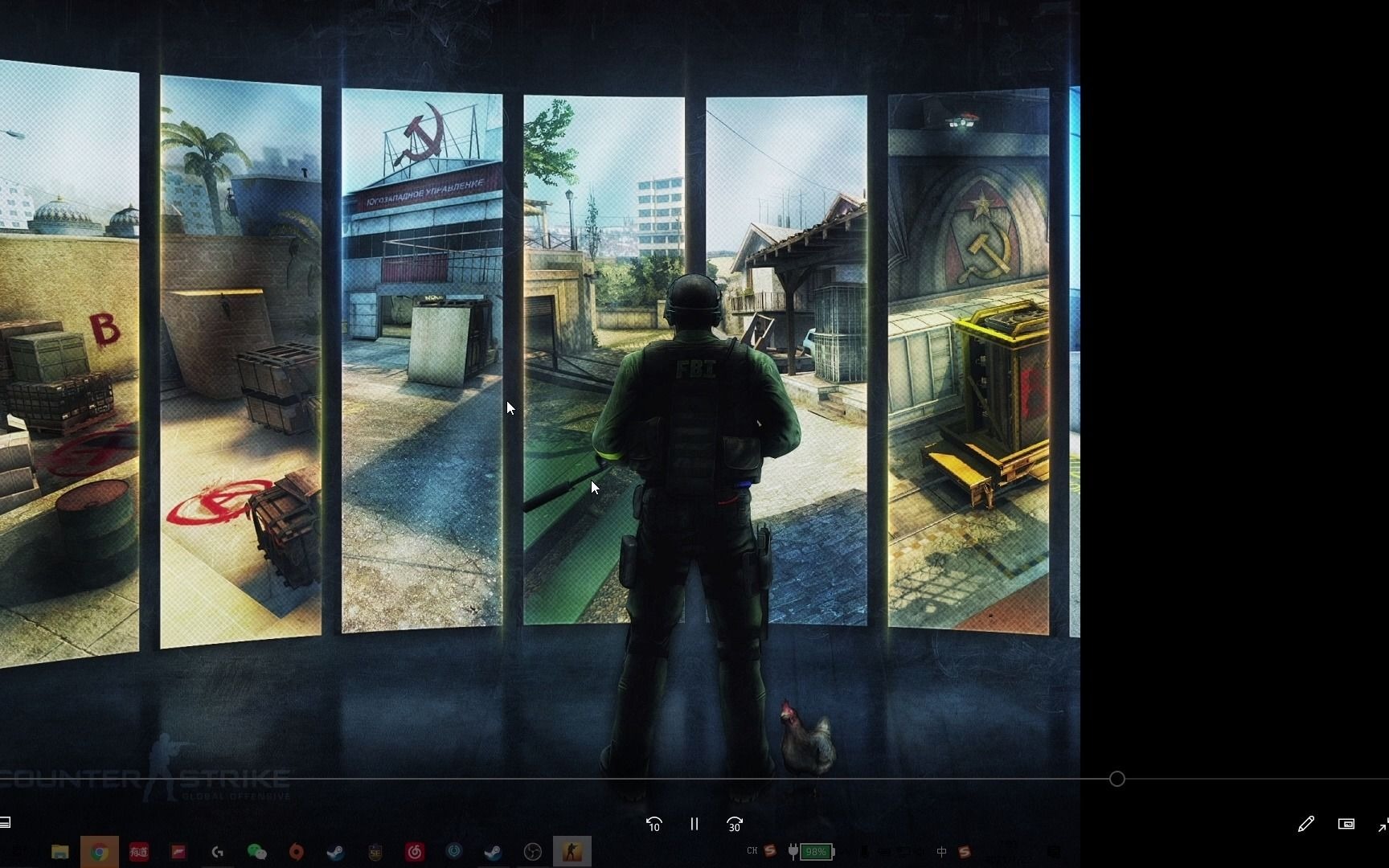Open NetEase Cloud Music from the taskbar
The height and width of the screenshot is (868, 1389).
coord(414,851)
